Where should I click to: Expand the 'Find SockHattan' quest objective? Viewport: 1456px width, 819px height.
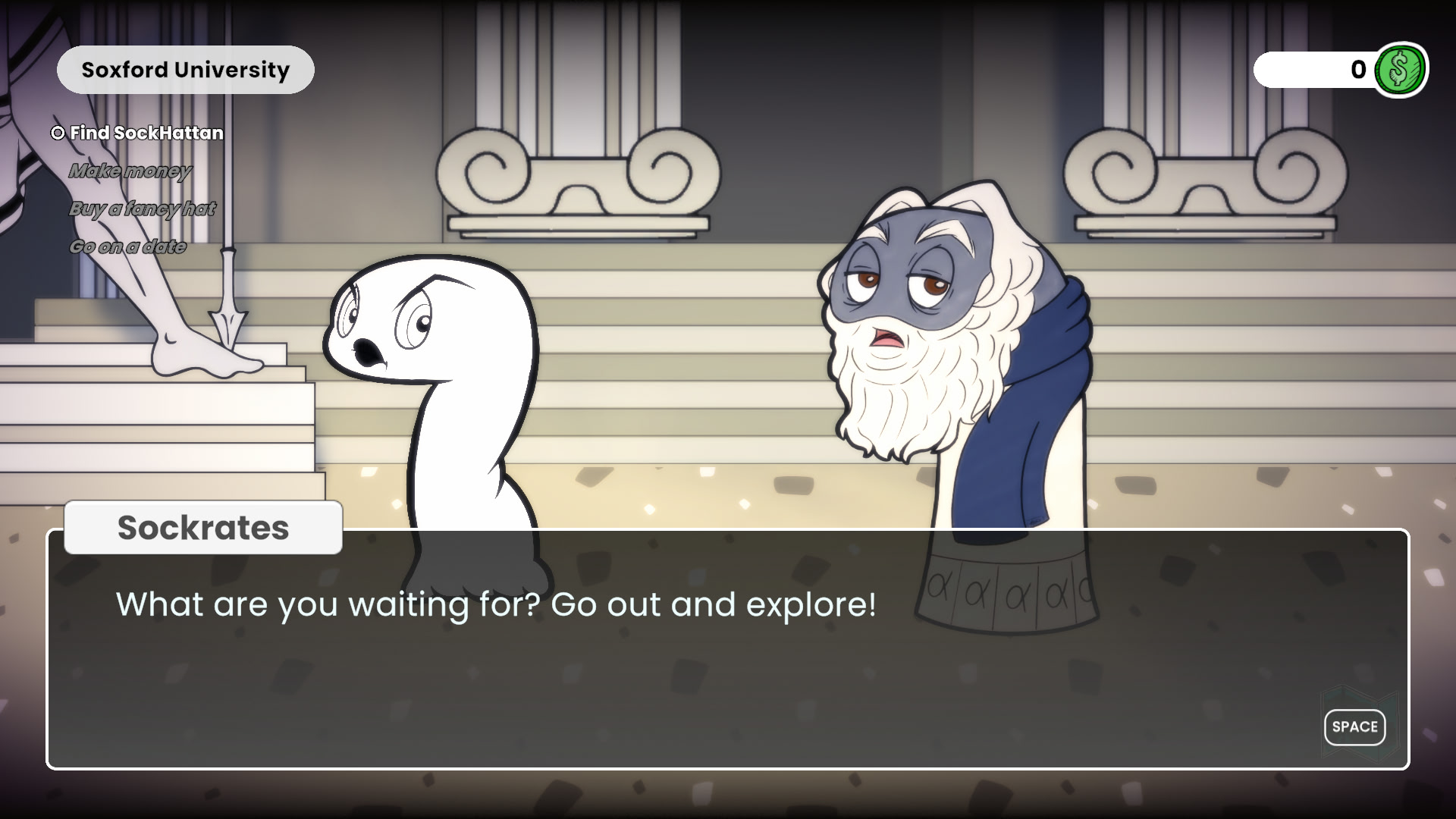pos(146,133)
